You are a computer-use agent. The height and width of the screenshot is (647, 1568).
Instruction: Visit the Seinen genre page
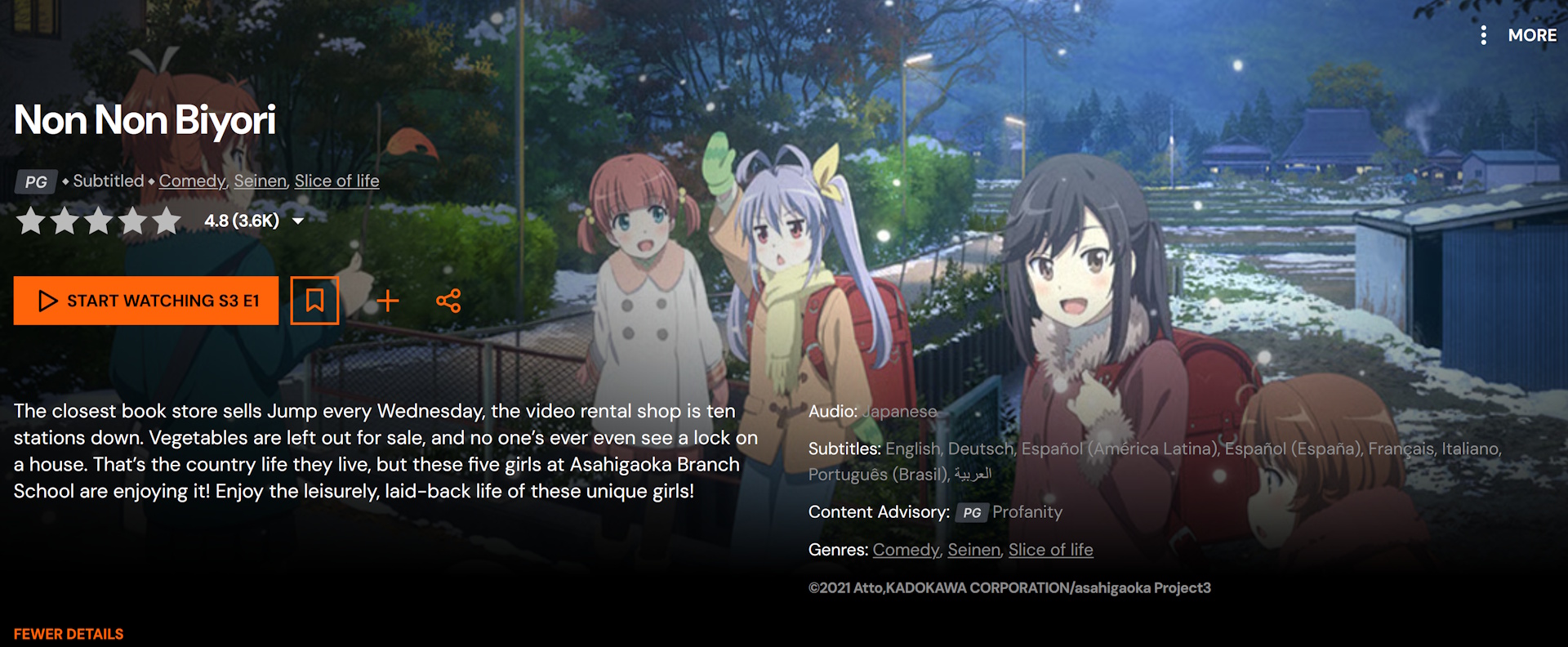pos(260,181)
